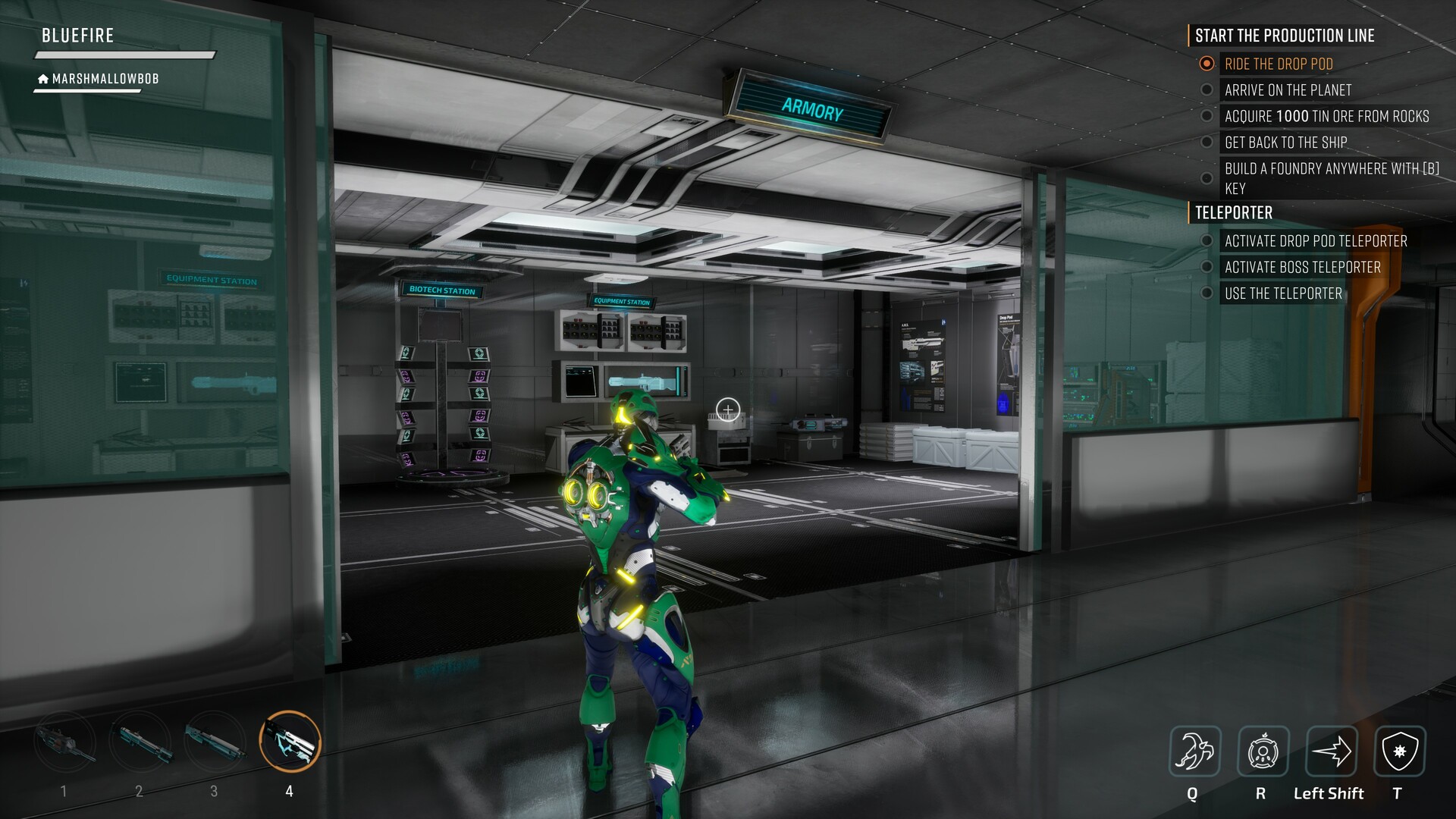Click the Activate Boss Teleporter objective
This screenshot has width=1456, height=819.
(1304, 267)
